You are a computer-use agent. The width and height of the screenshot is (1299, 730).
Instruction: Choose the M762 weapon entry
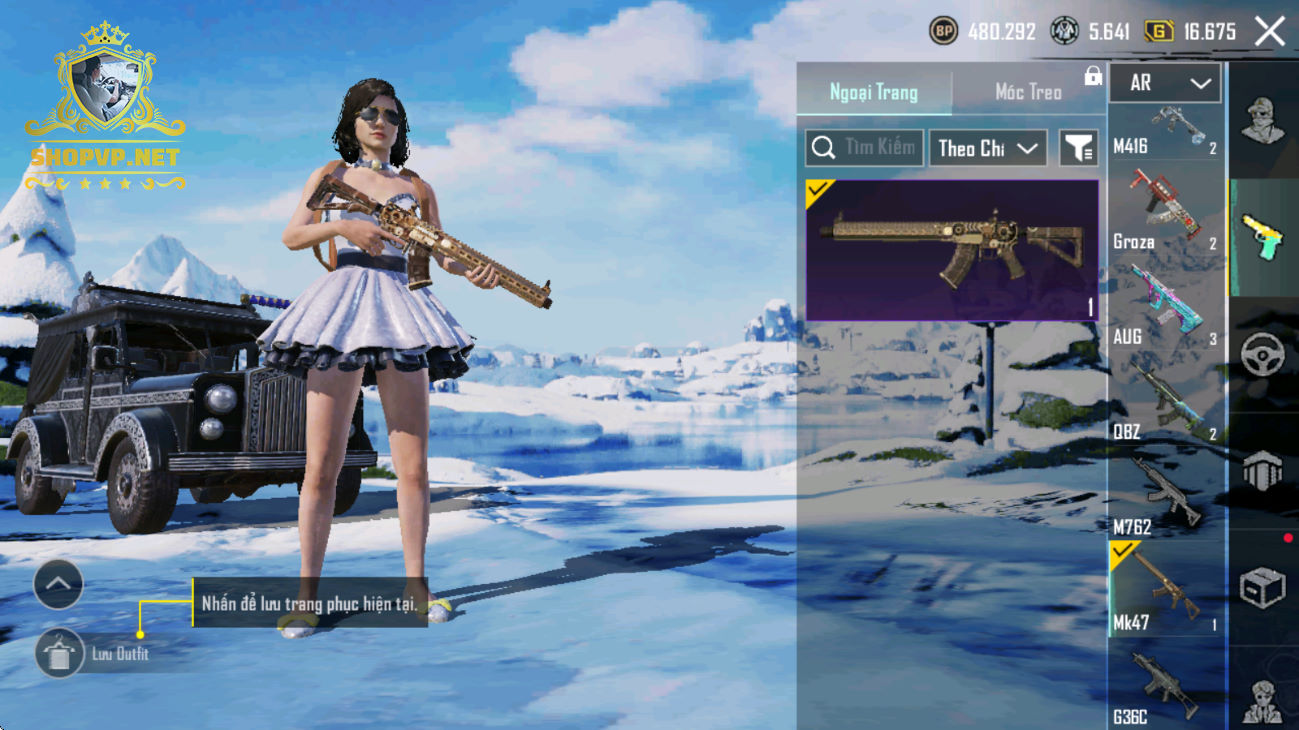point(1166,495)
